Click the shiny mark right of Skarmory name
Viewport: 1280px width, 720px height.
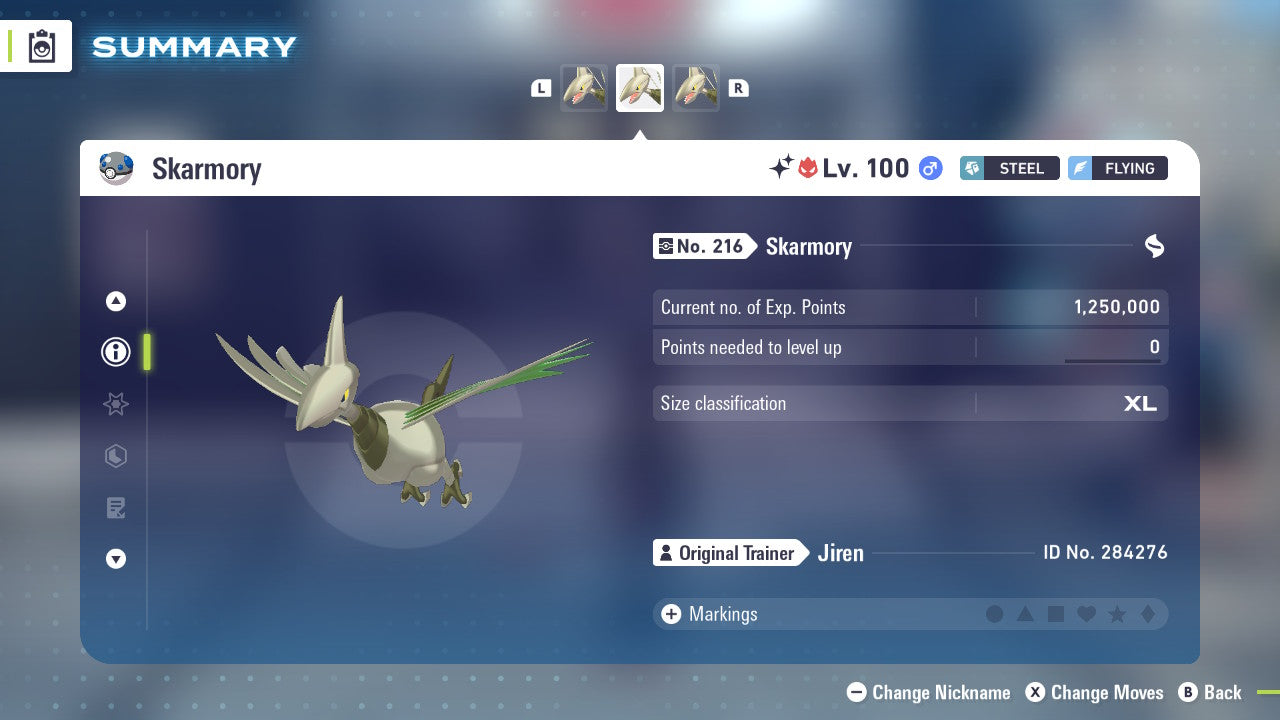click(x=1154, y=246)
